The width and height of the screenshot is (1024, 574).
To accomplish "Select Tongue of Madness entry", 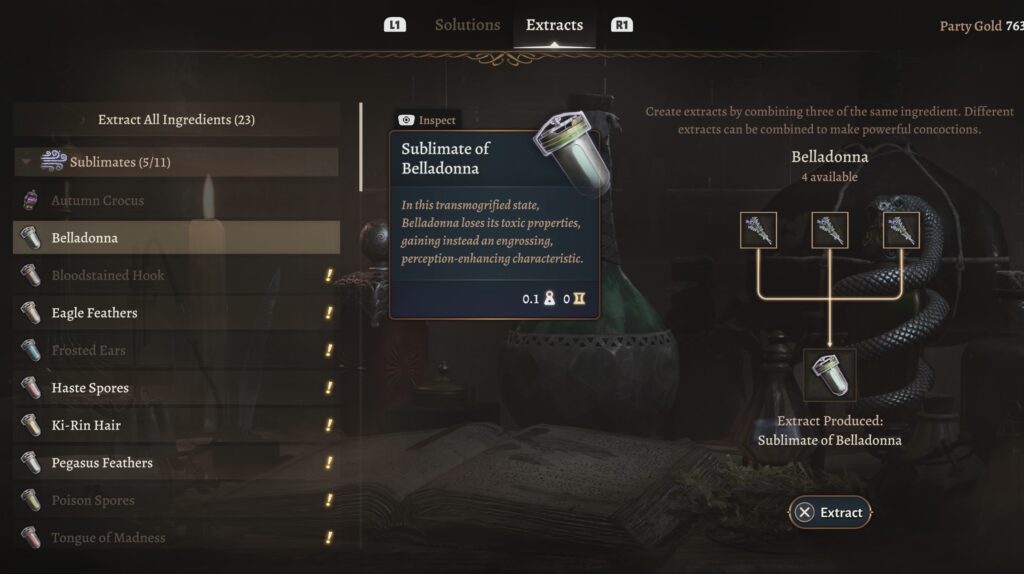I will [x=108, y=538].
